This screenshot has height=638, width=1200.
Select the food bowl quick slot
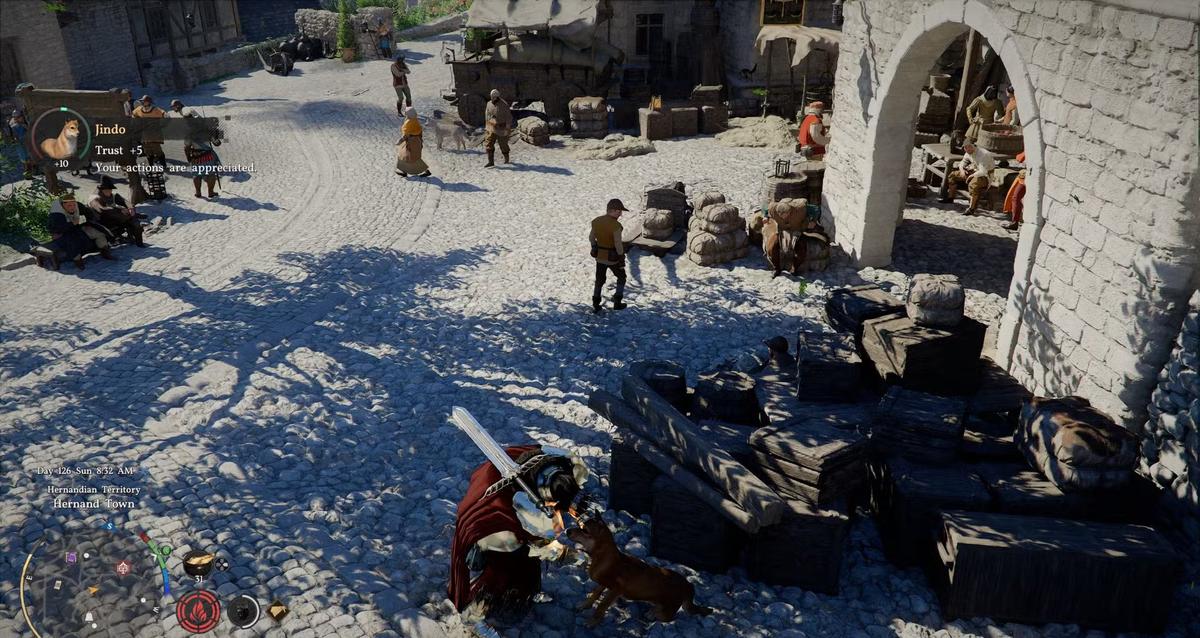click(197, 564)
